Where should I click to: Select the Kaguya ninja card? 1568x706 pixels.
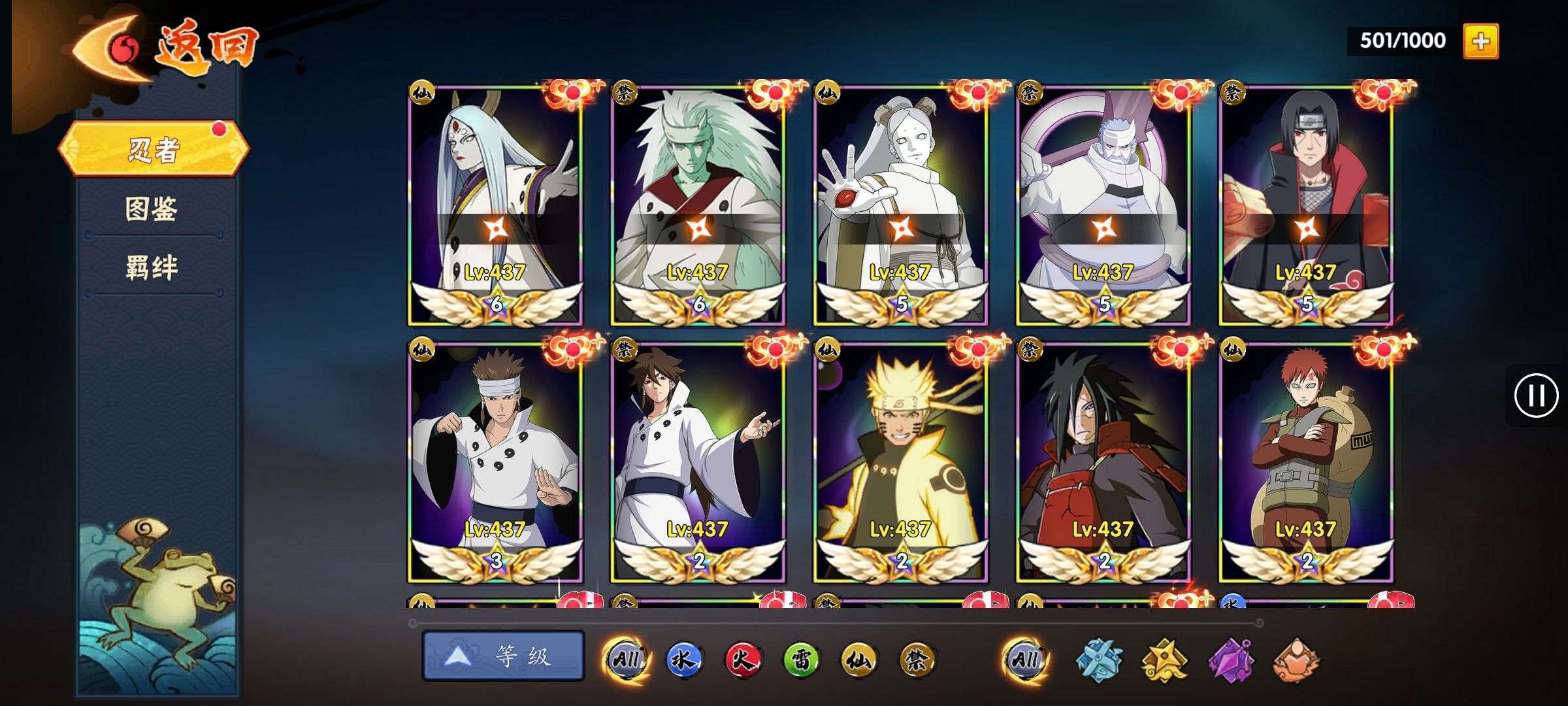[495, 204]
